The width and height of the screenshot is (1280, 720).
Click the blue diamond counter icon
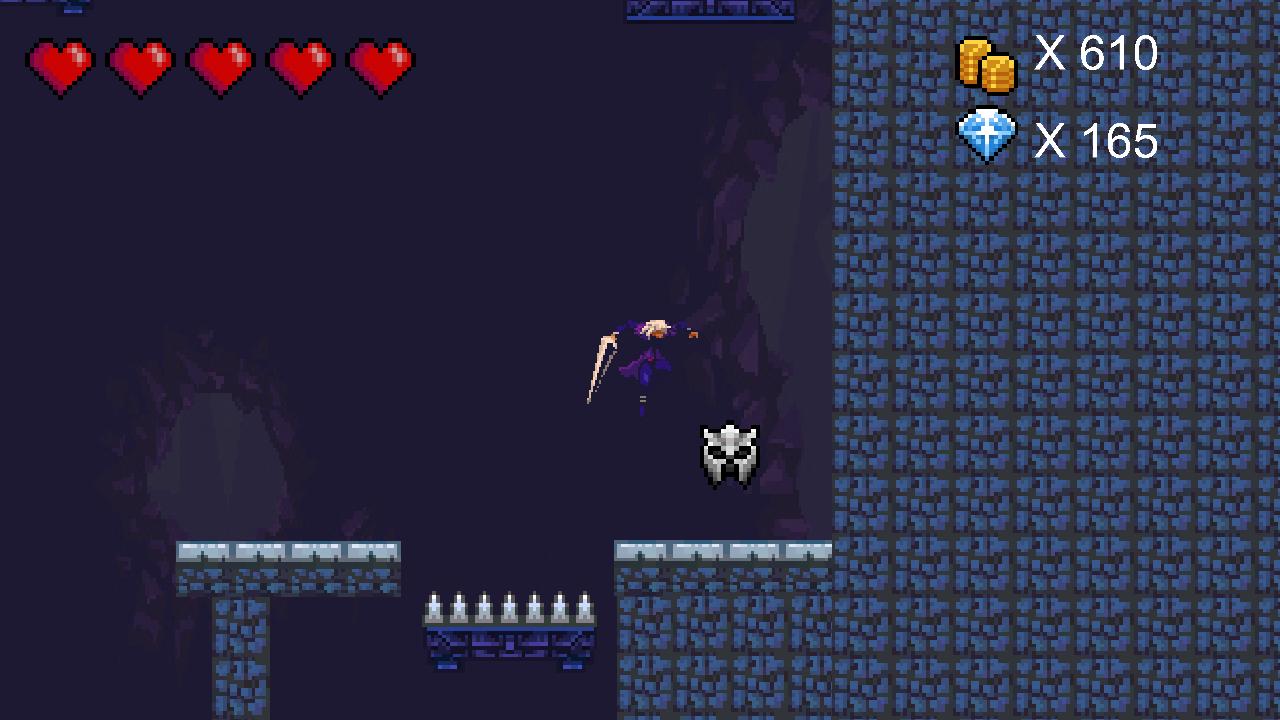[x=988, y=135]
